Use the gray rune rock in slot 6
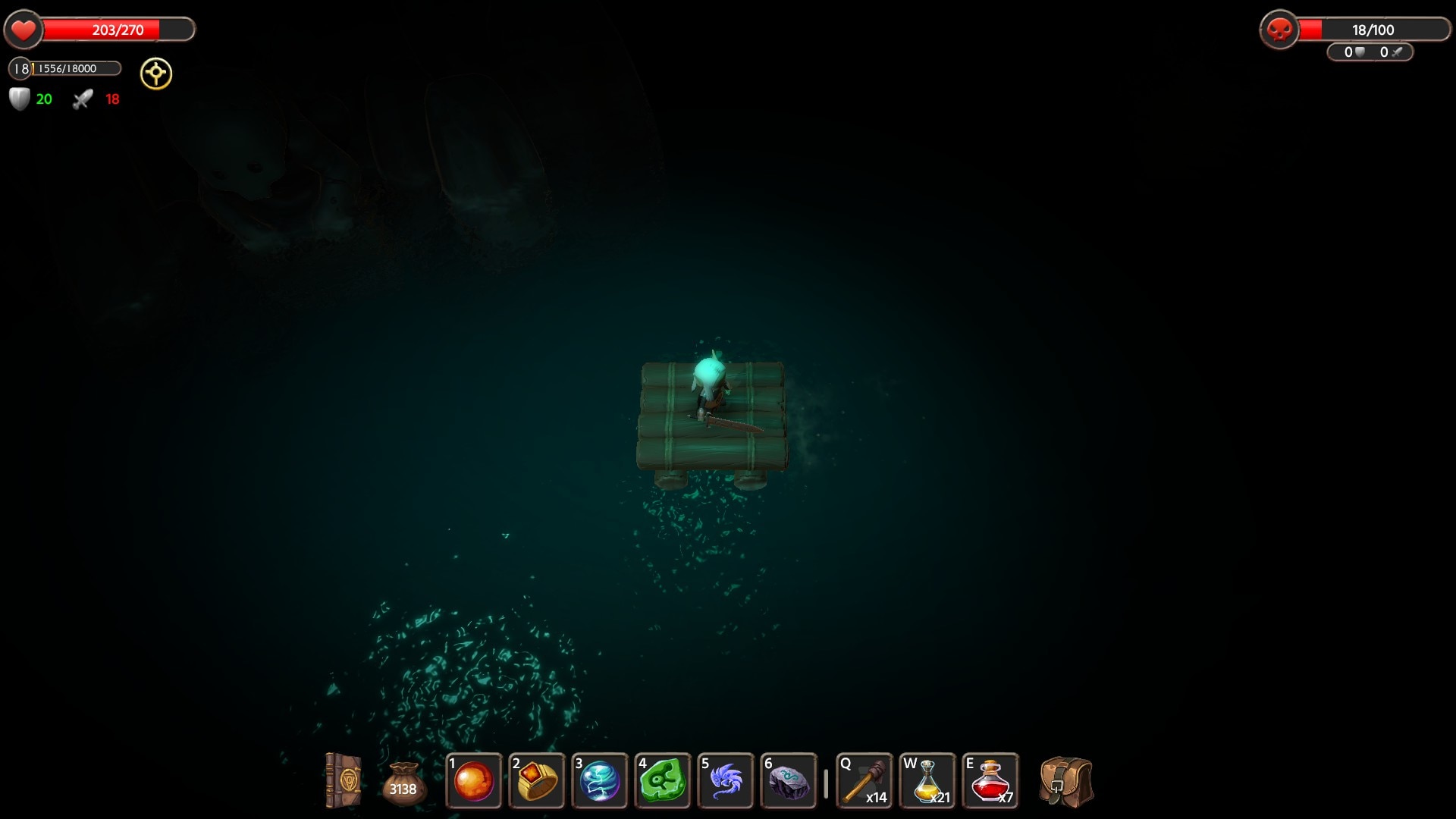 (789, 781)
